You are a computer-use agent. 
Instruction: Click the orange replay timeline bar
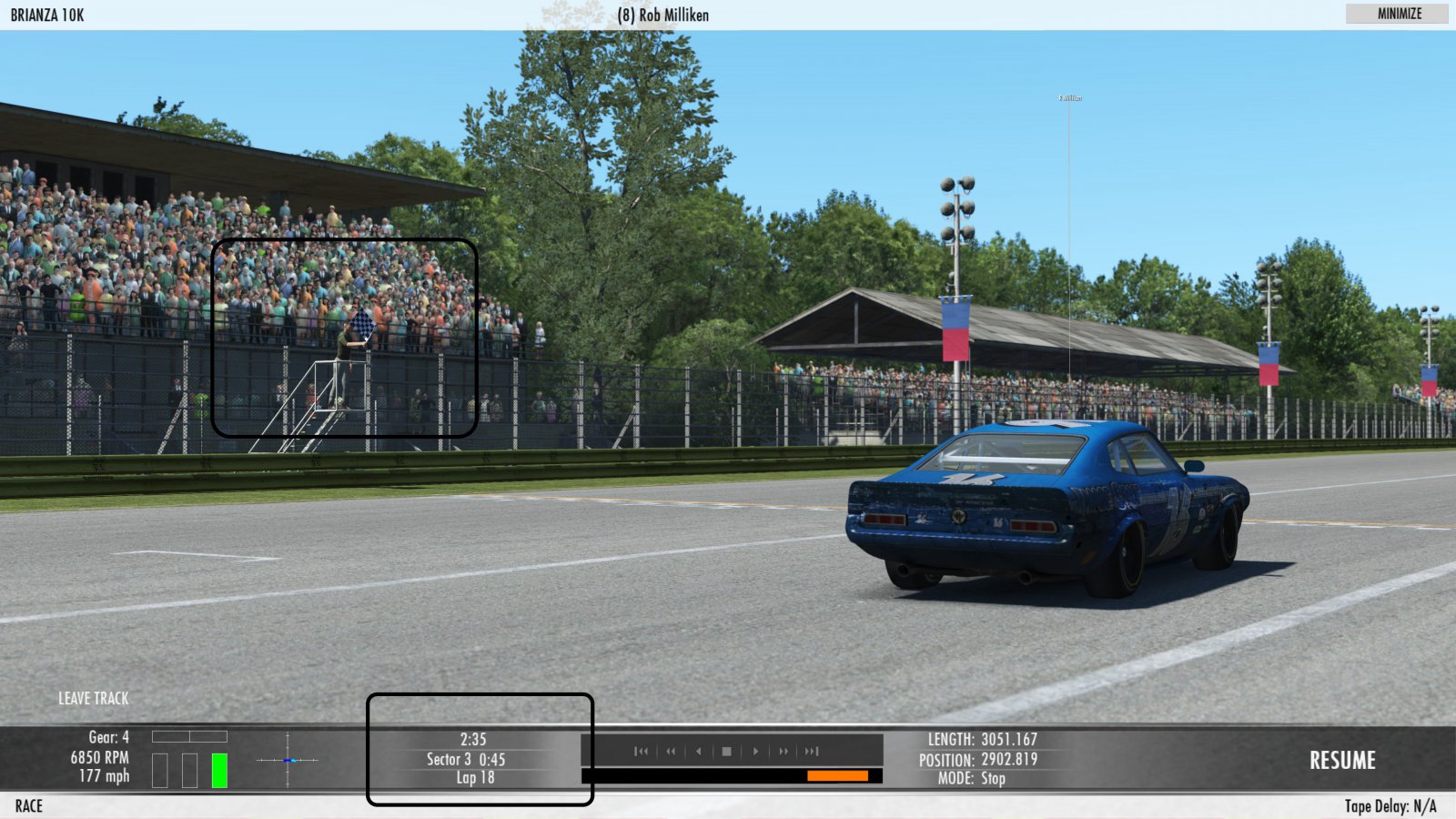coord(837,775)
